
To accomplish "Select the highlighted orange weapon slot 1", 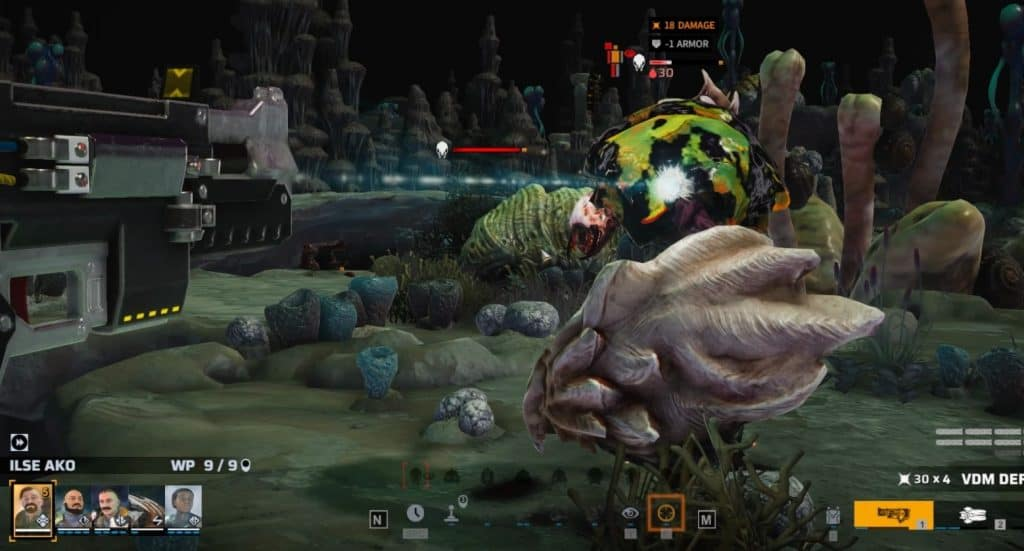I will (892, 514).
